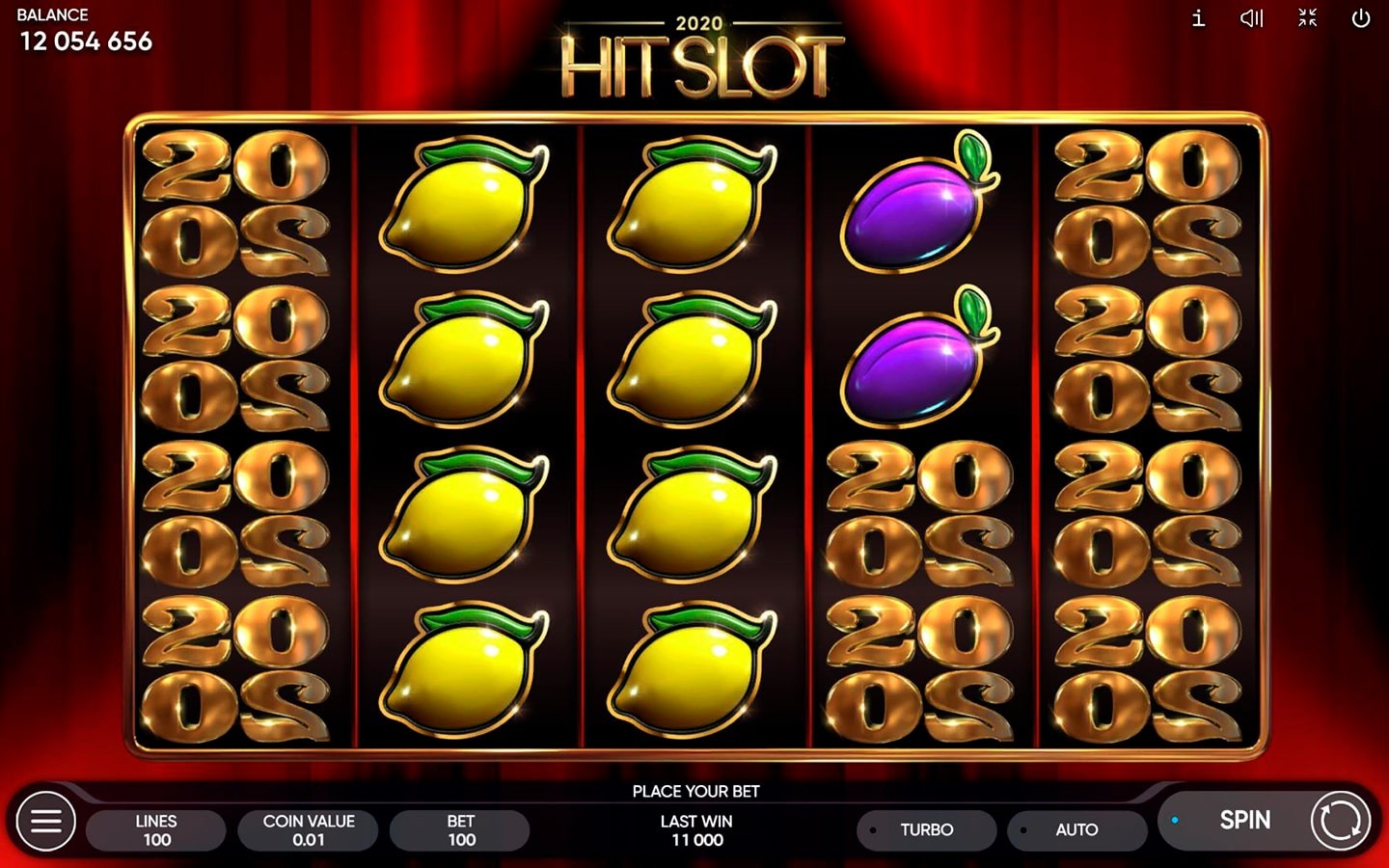Viewport: 1389px width, 868px height.
Task: Open the BET amount control
Action: pyautogui.click(x=459, y=829)
